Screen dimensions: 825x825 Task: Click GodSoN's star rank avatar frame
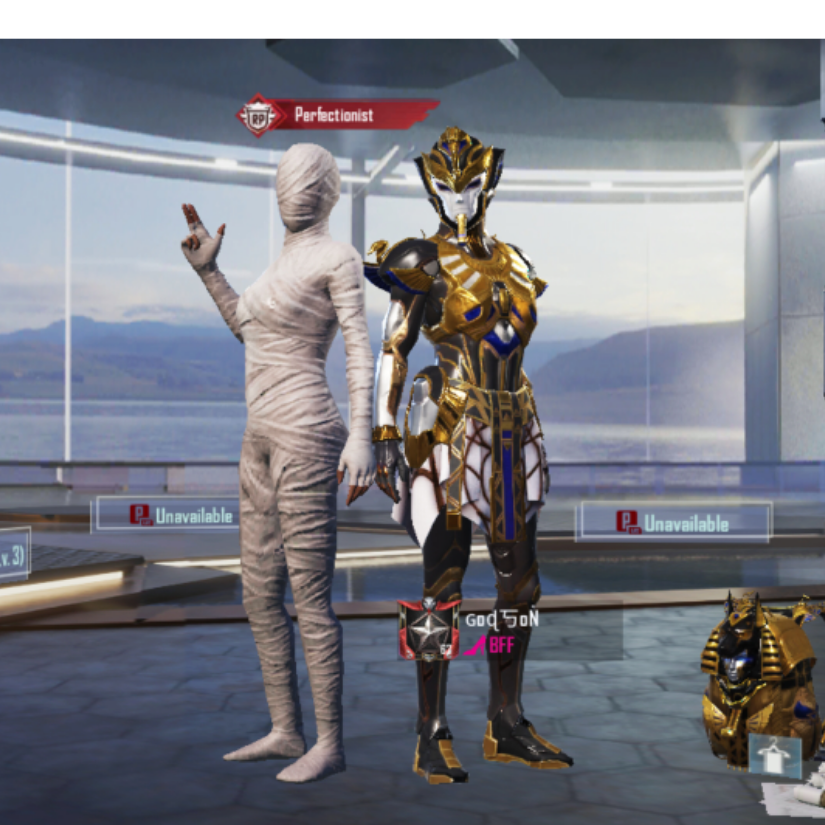(x=429, y=631)
